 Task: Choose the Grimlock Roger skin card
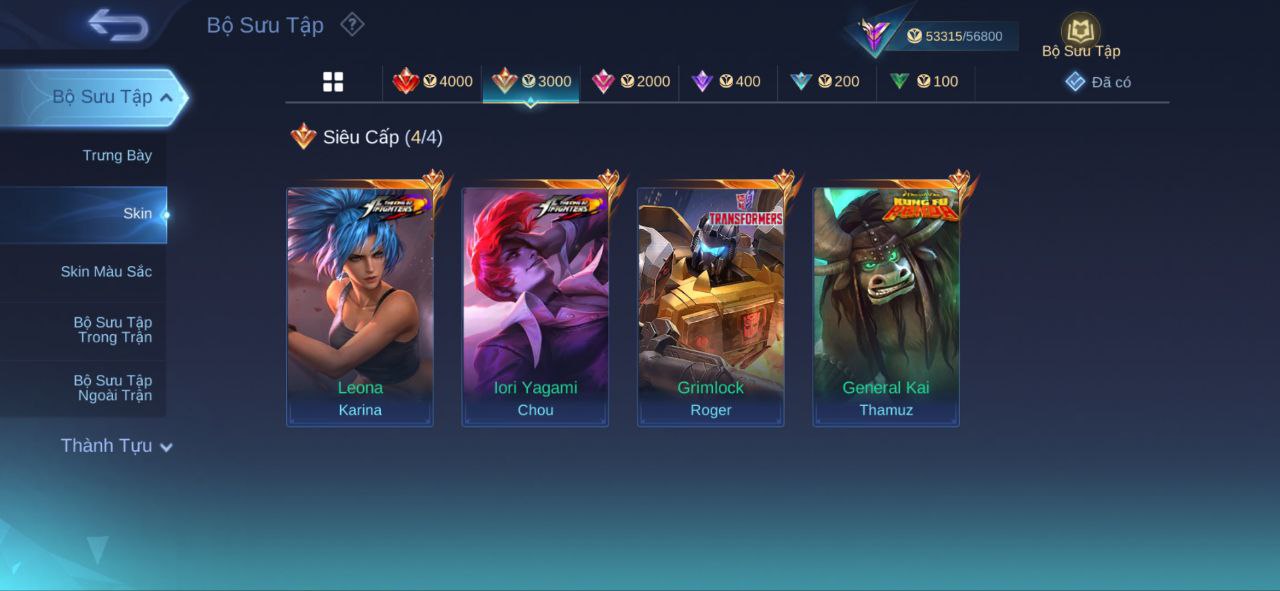pos(711,307)
